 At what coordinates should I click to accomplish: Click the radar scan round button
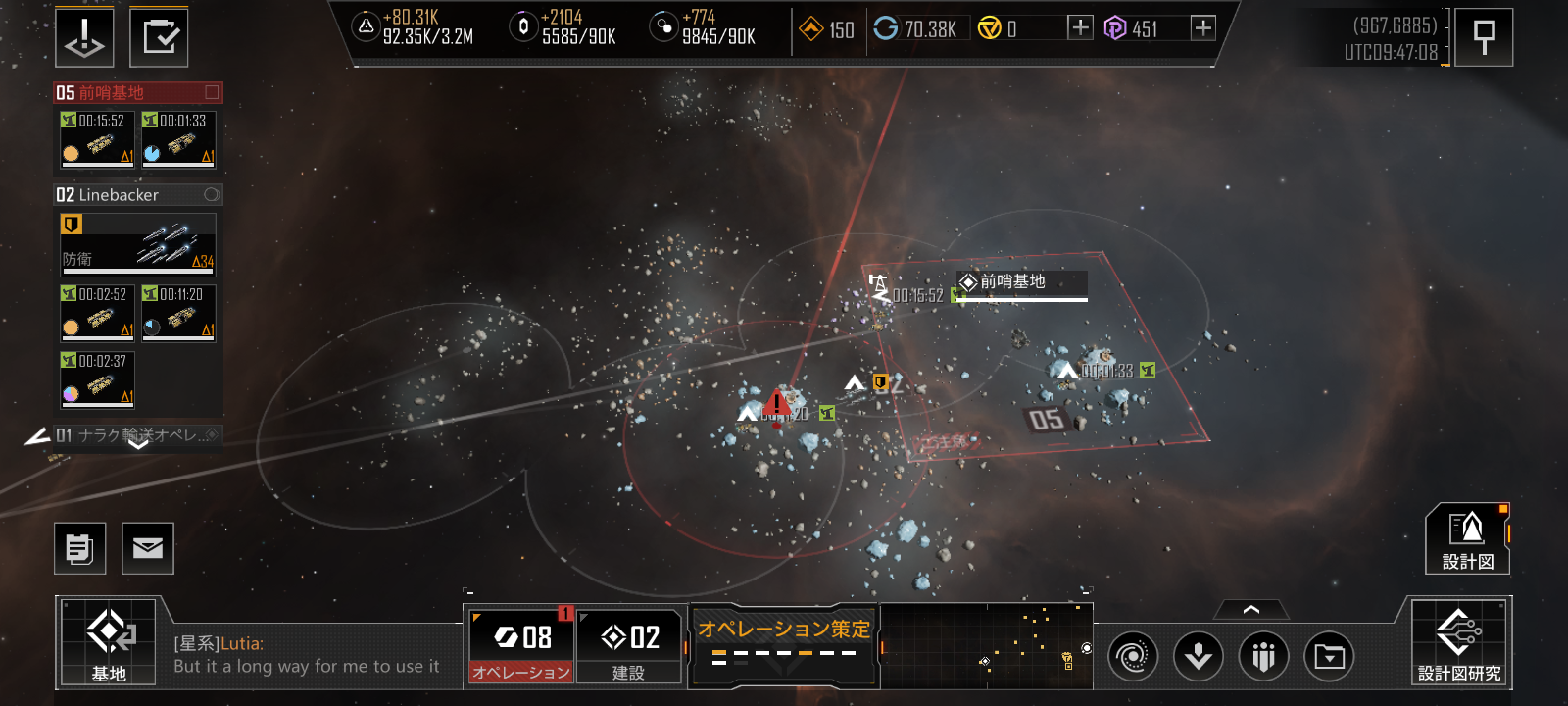(x=1132, y=656)
